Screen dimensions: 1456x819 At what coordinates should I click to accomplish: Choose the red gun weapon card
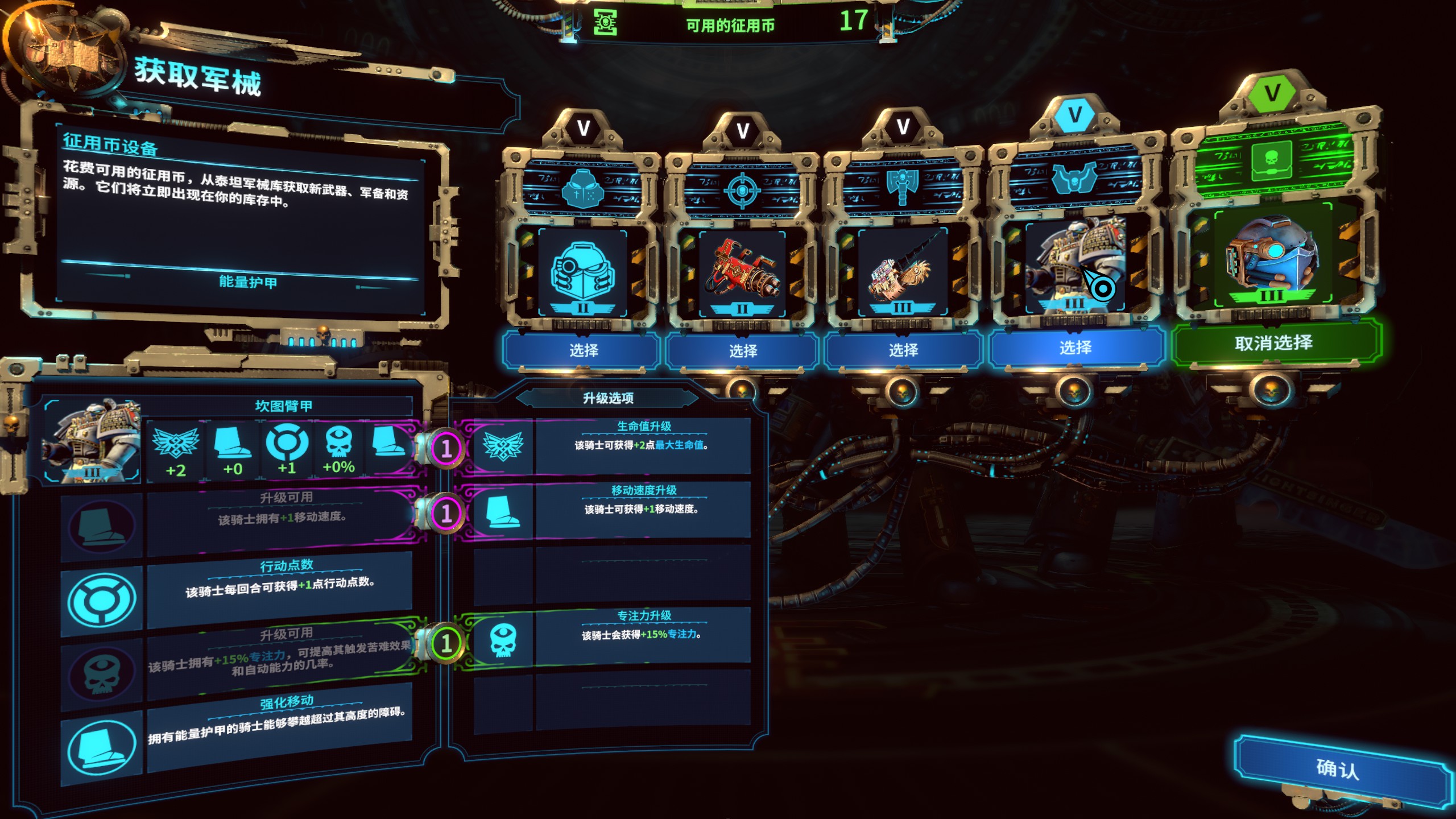[x=742, y=350]
